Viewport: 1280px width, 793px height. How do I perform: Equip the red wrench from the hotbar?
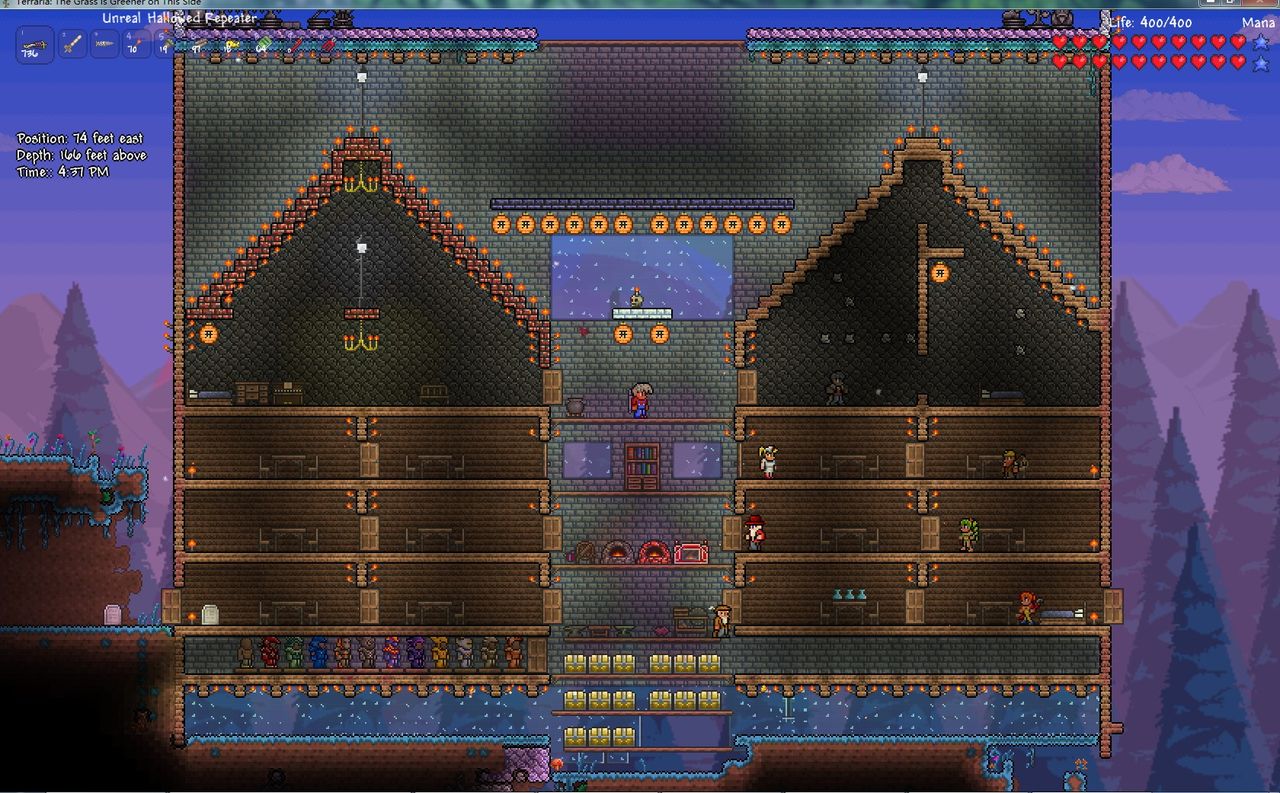point(294,44)
